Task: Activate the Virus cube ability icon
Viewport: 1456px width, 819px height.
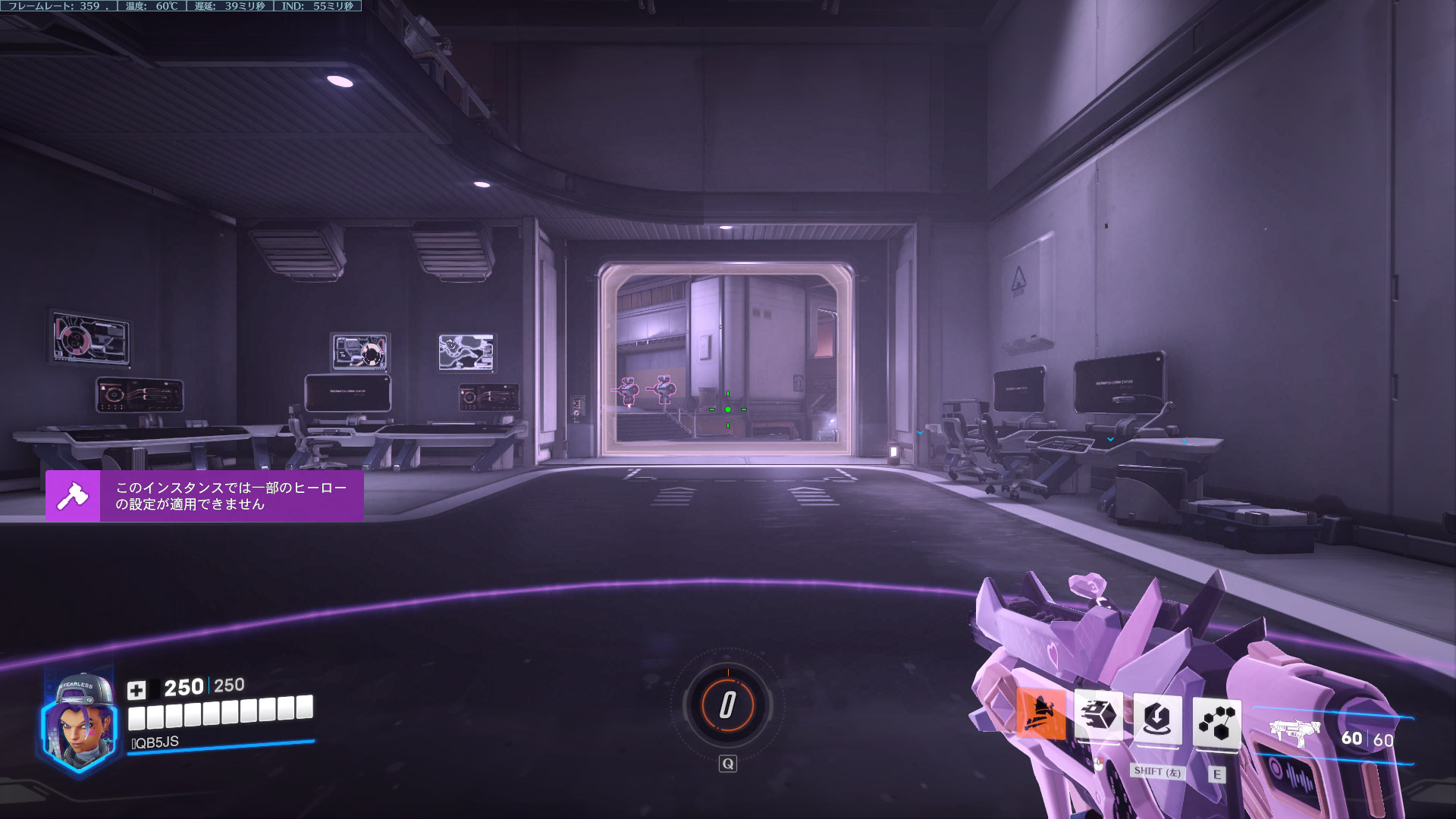Action: coord(1098,715)
